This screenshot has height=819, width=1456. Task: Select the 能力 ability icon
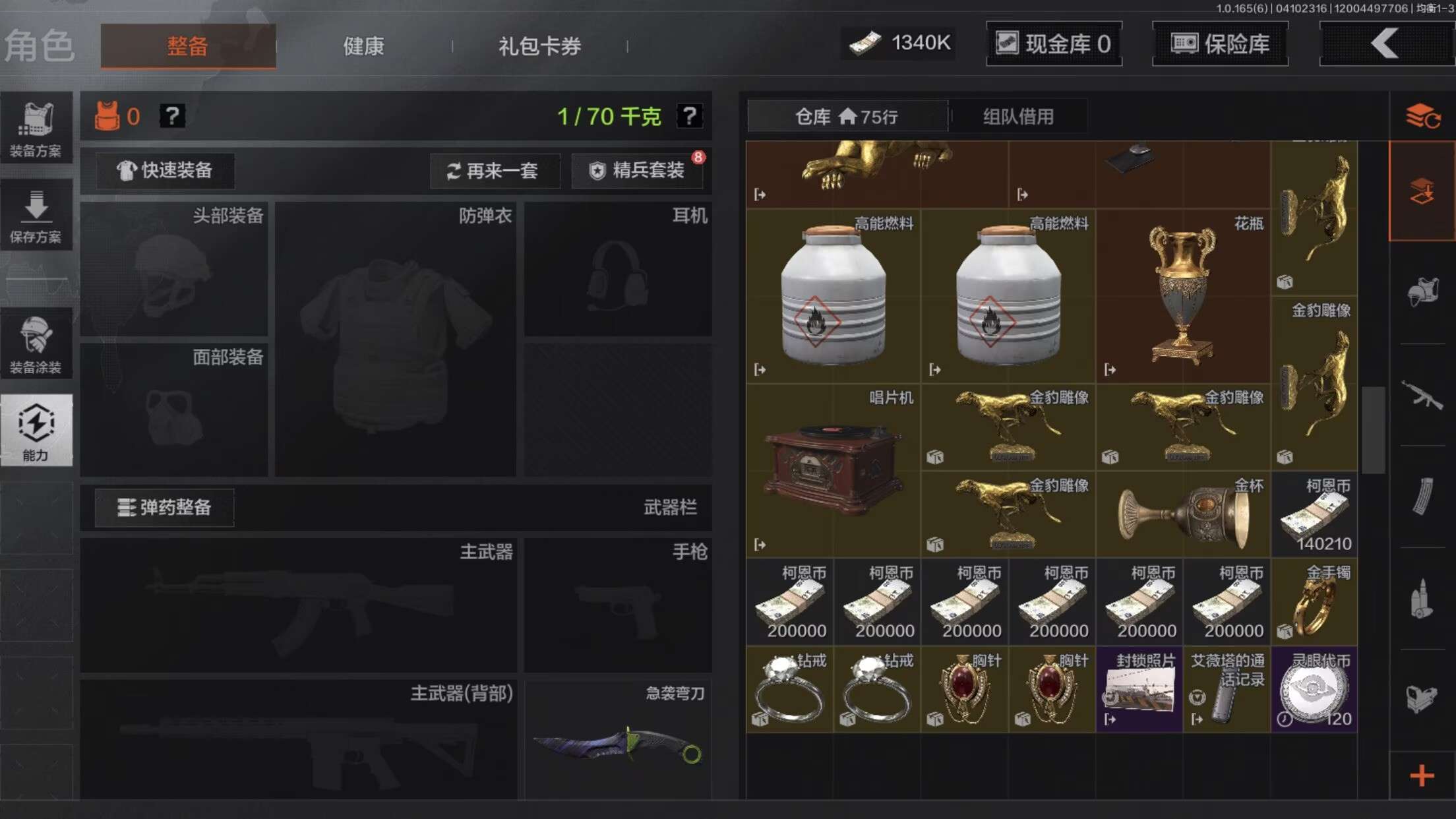[38, 429]
